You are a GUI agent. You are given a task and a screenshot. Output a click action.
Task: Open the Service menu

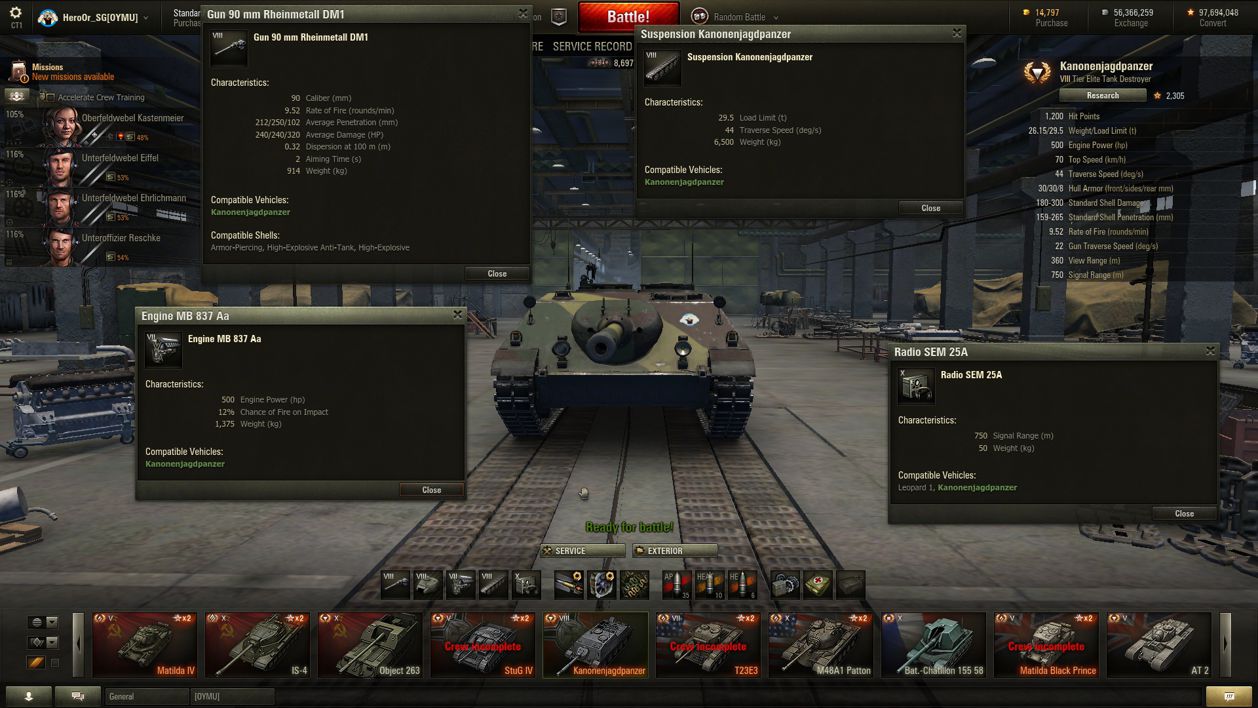[582, 551]
